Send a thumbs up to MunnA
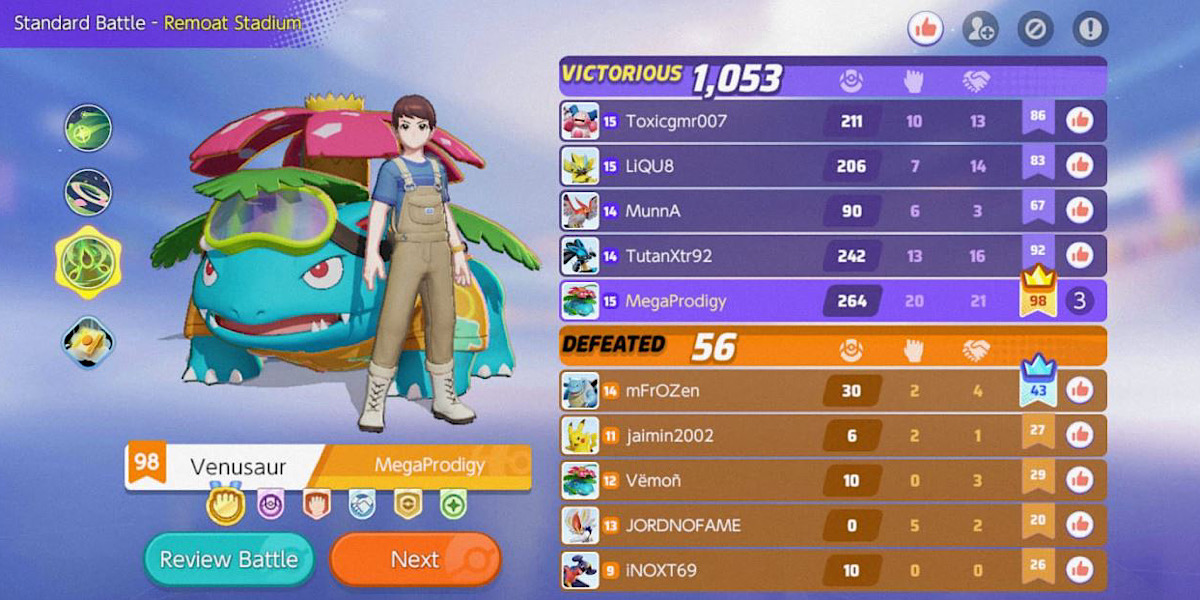Viewport: 1200px width, 600px height. (x=1079, y=210)
